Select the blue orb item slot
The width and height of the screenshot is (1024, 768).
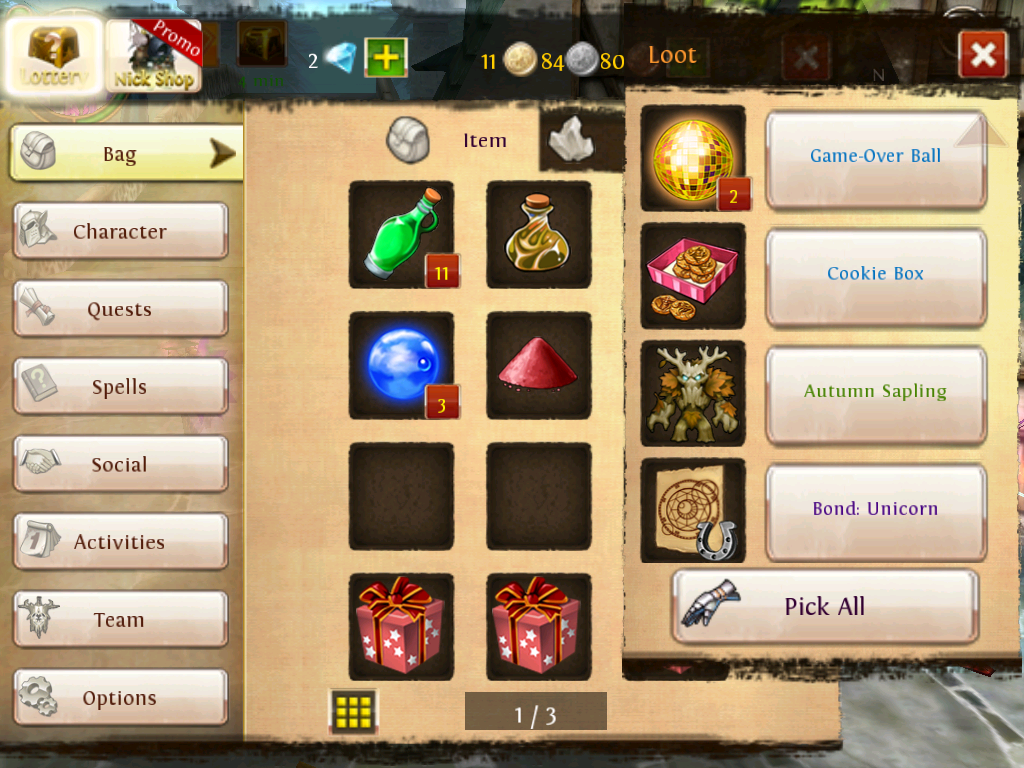coord(401,365)
